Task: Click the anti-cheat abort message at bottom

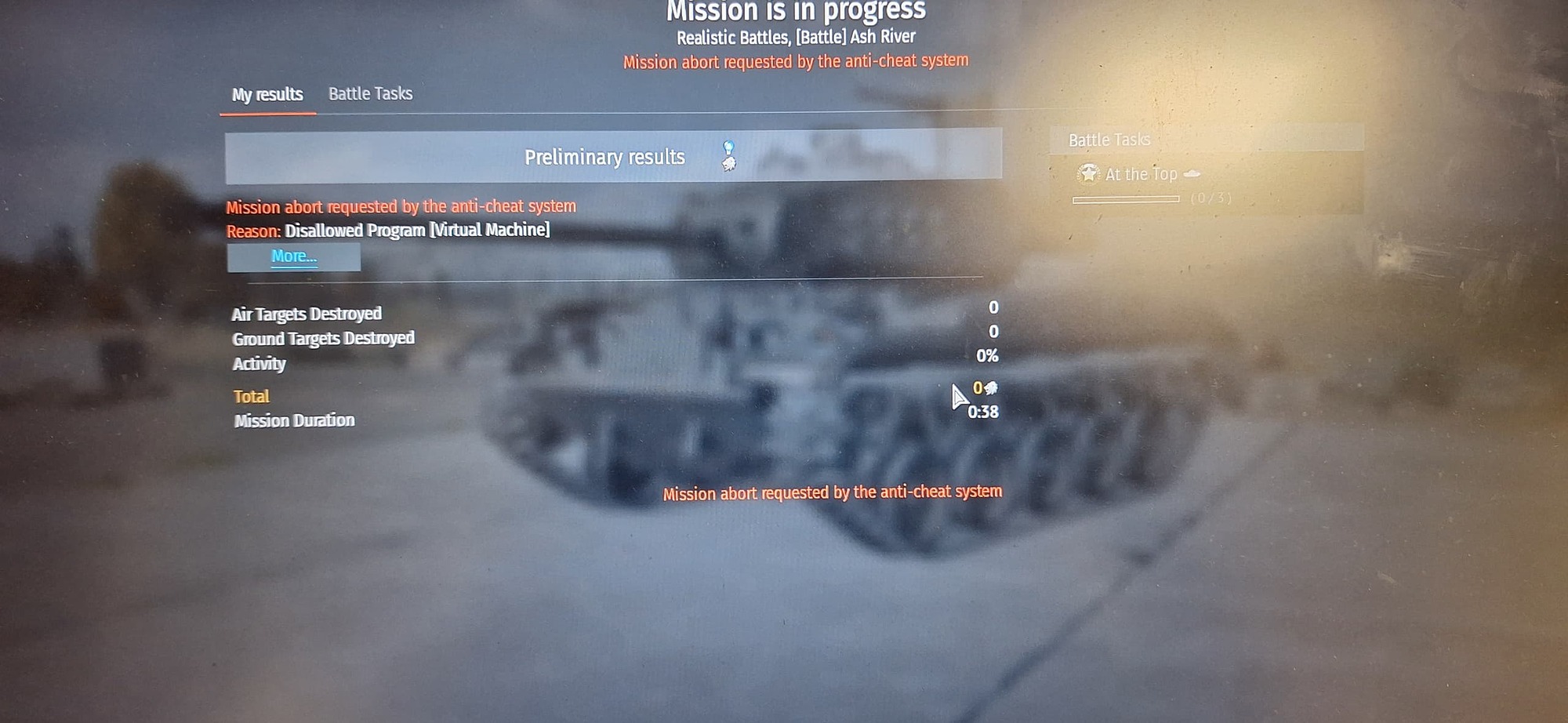Action: [x=833, y=492]
